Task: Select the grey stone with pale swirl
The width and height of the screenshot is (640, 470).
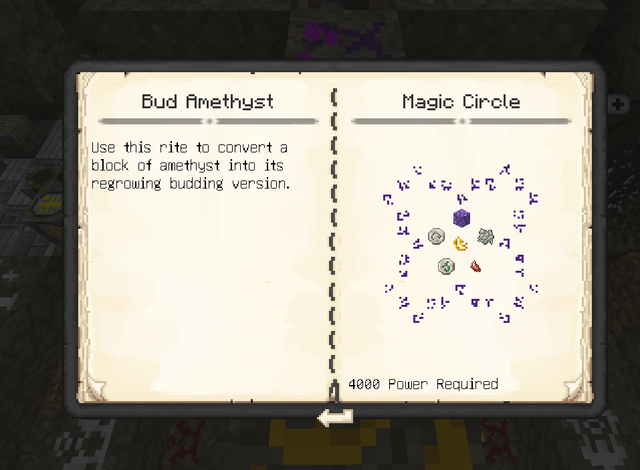Action: click(x=436, y=236)
